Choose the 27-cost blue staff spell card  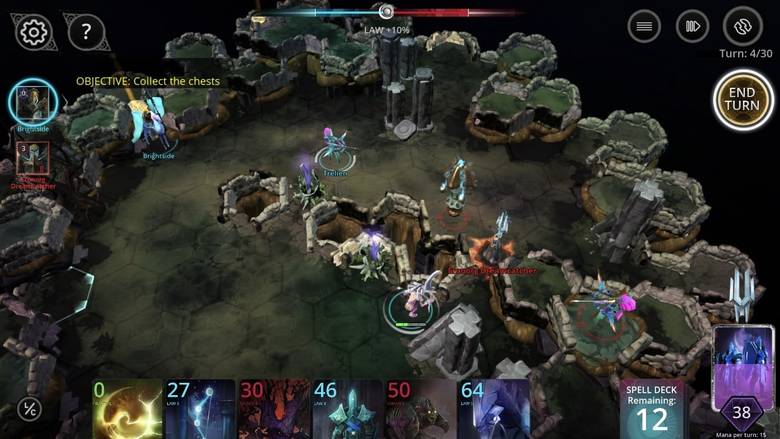tap(200, 409)
